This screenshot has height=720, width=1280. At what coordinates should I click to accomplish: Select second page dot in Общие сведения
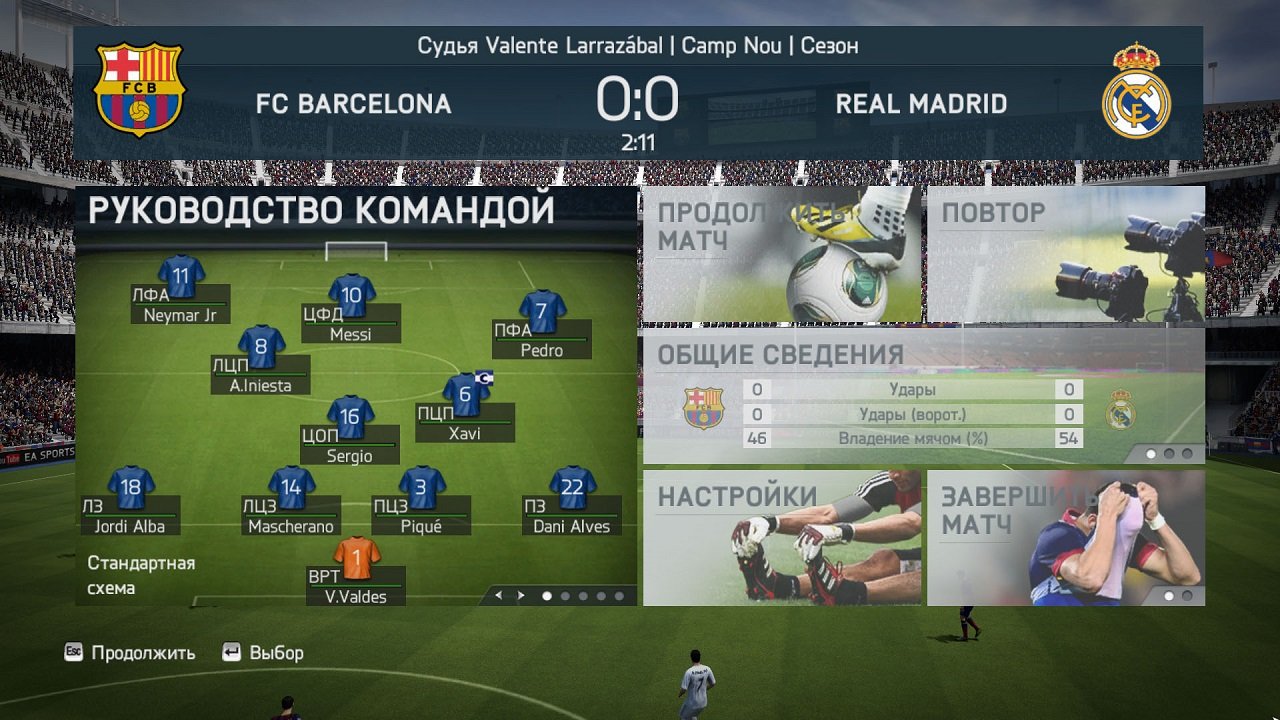[x=1168, y=455]
